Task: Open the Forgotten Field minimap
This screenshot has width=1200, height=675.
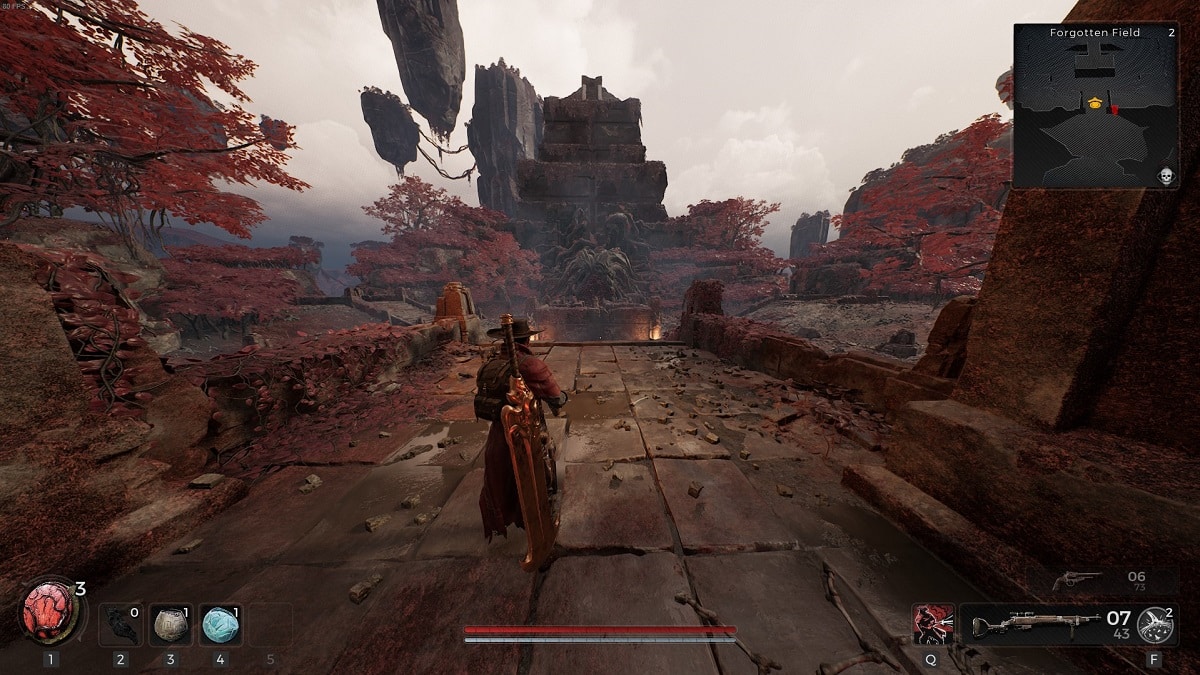Action: point(1095,106)
